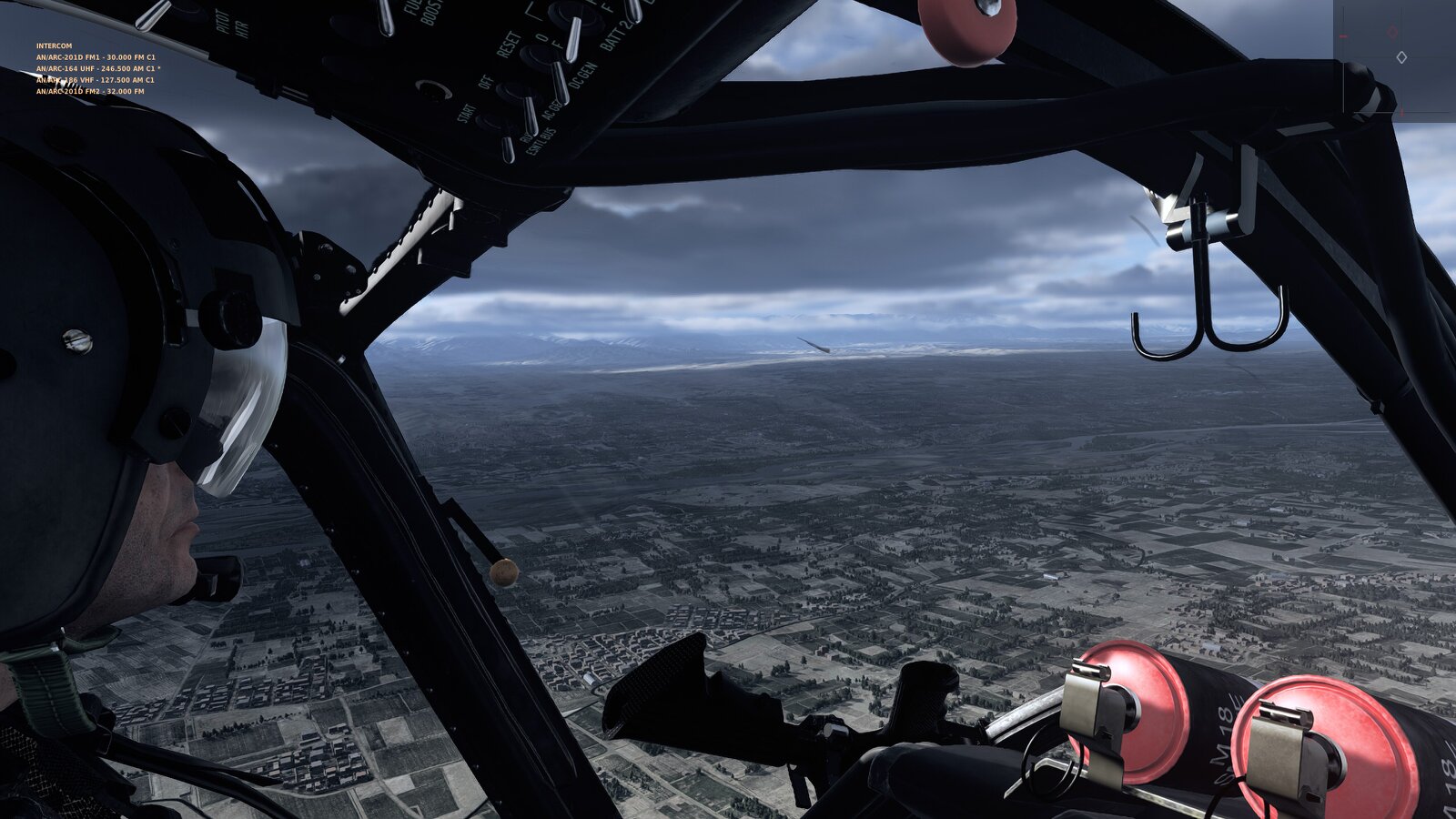Select the AN/ARC-164 UHF 246.500 radio
The height and width of the screenshot is (819, 1456).
(x=98, y=68)
